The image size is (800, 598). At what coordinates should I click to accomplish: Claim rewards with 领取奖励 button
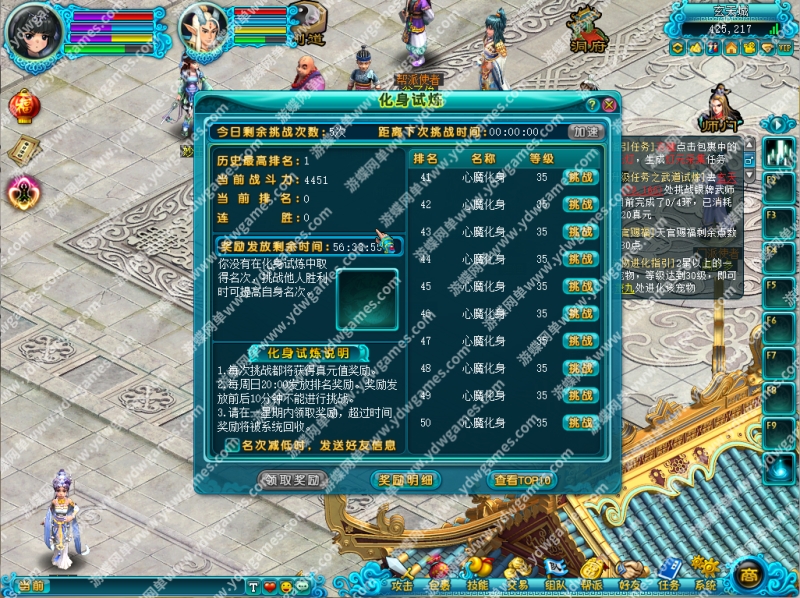(x=293, y=480)
